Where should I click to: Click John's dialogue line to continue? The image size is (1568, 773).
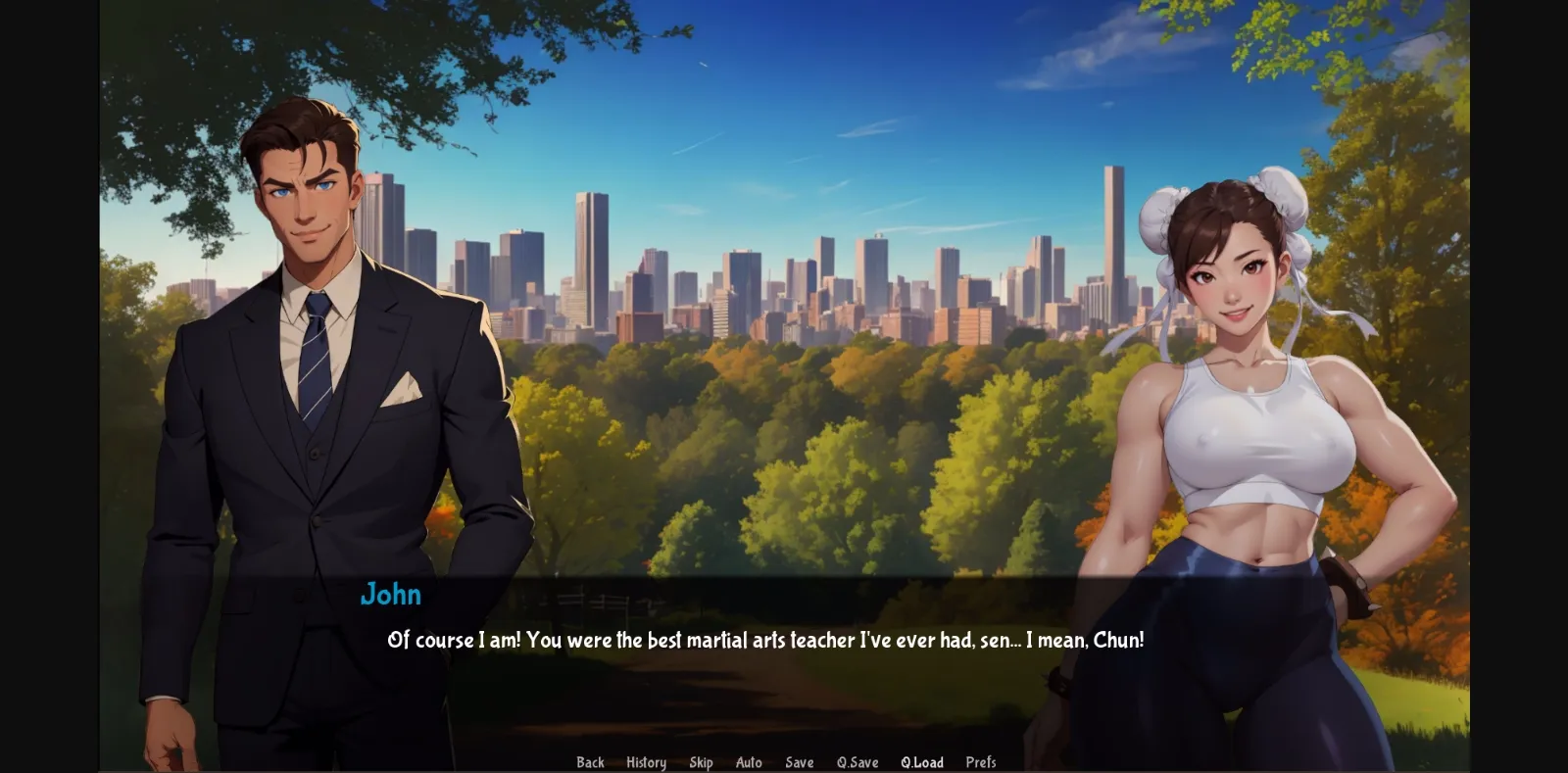pyautogui.click(x=766, y=642)
